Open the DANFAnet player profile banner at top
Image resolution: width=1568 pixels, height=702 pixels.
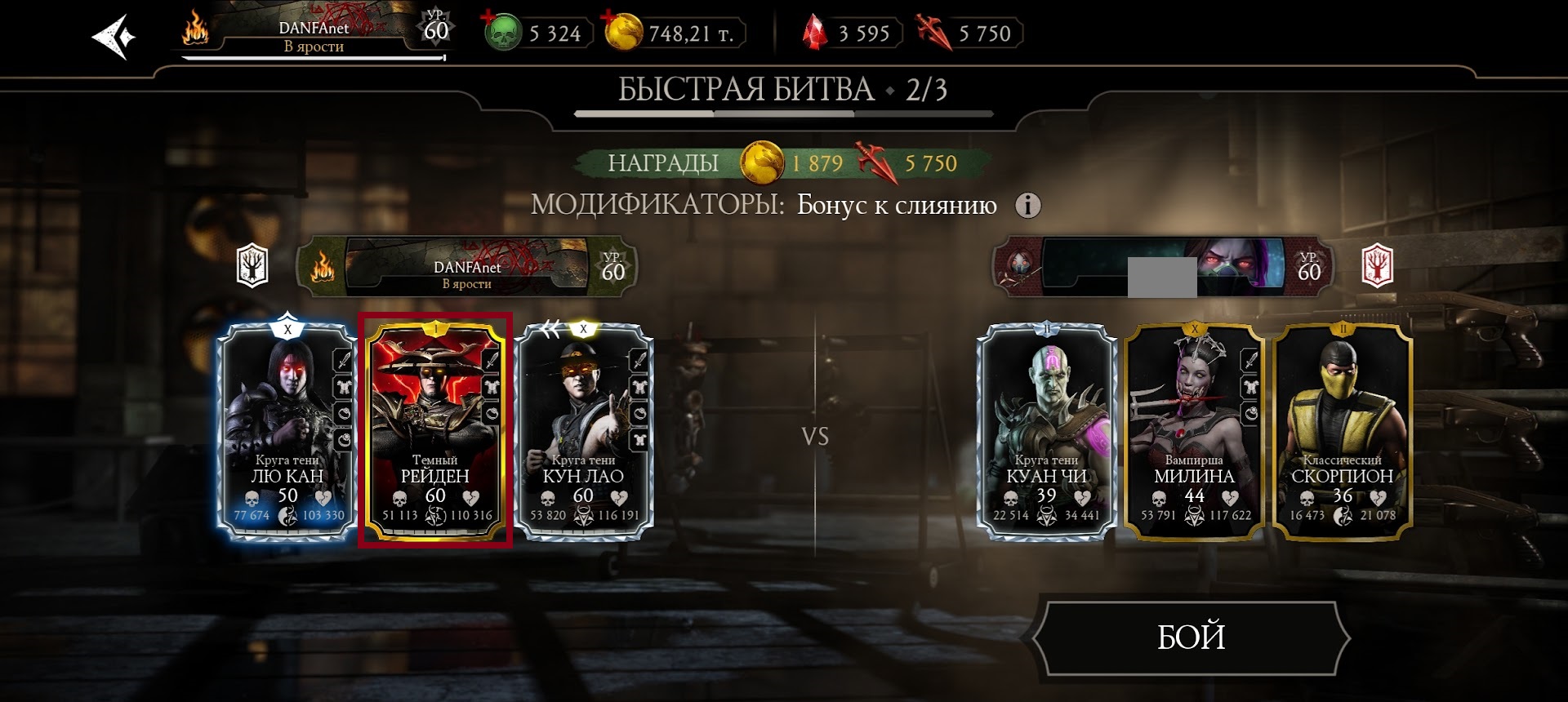314,35
